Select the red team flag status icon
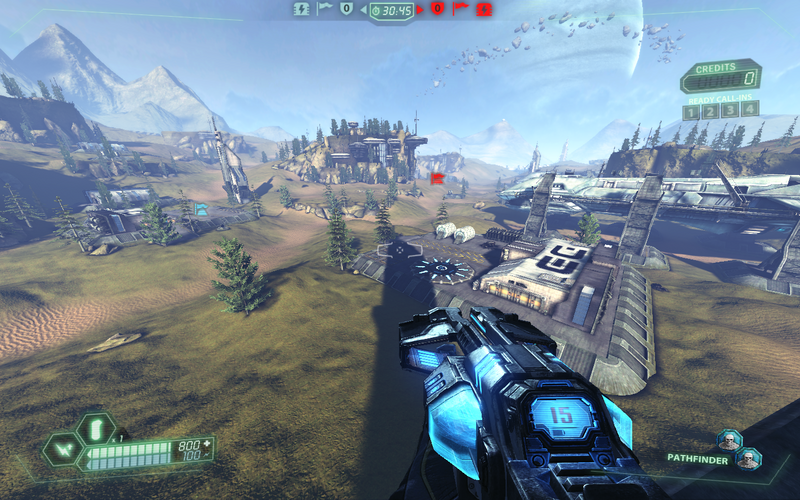This screenshot has height=500, width=800. (460, 9)
